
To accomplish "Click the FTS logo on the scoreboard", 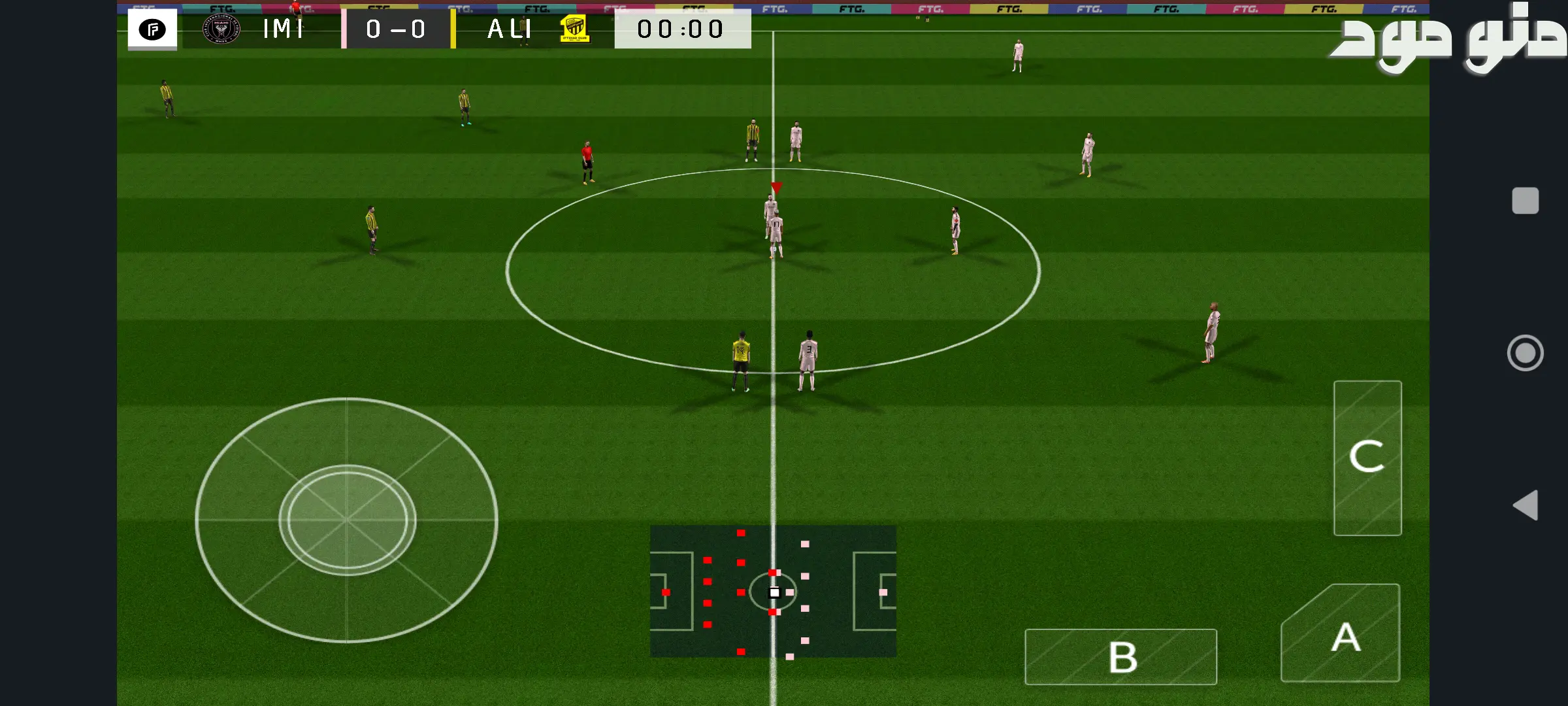I will point(152,29).
